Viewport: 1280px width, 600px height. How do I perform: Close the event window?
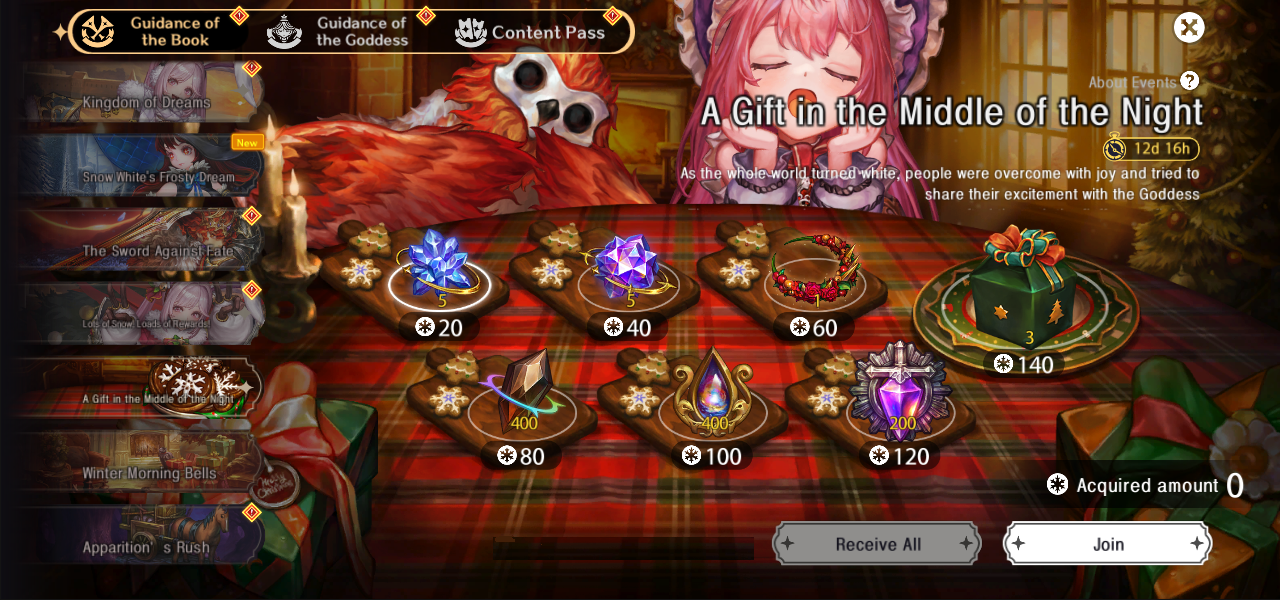[1189, 27]
